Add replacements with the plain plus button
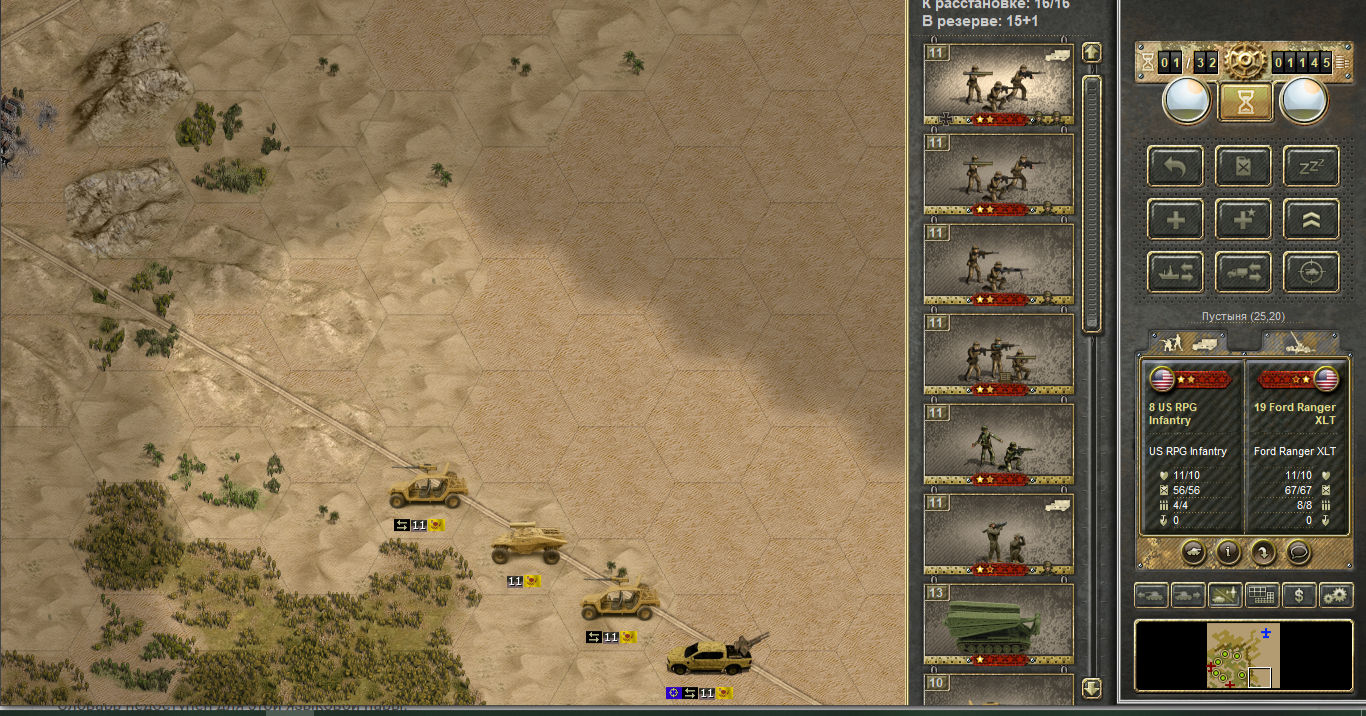This screenshot has width=1366, height=716. click(1176, 219)
